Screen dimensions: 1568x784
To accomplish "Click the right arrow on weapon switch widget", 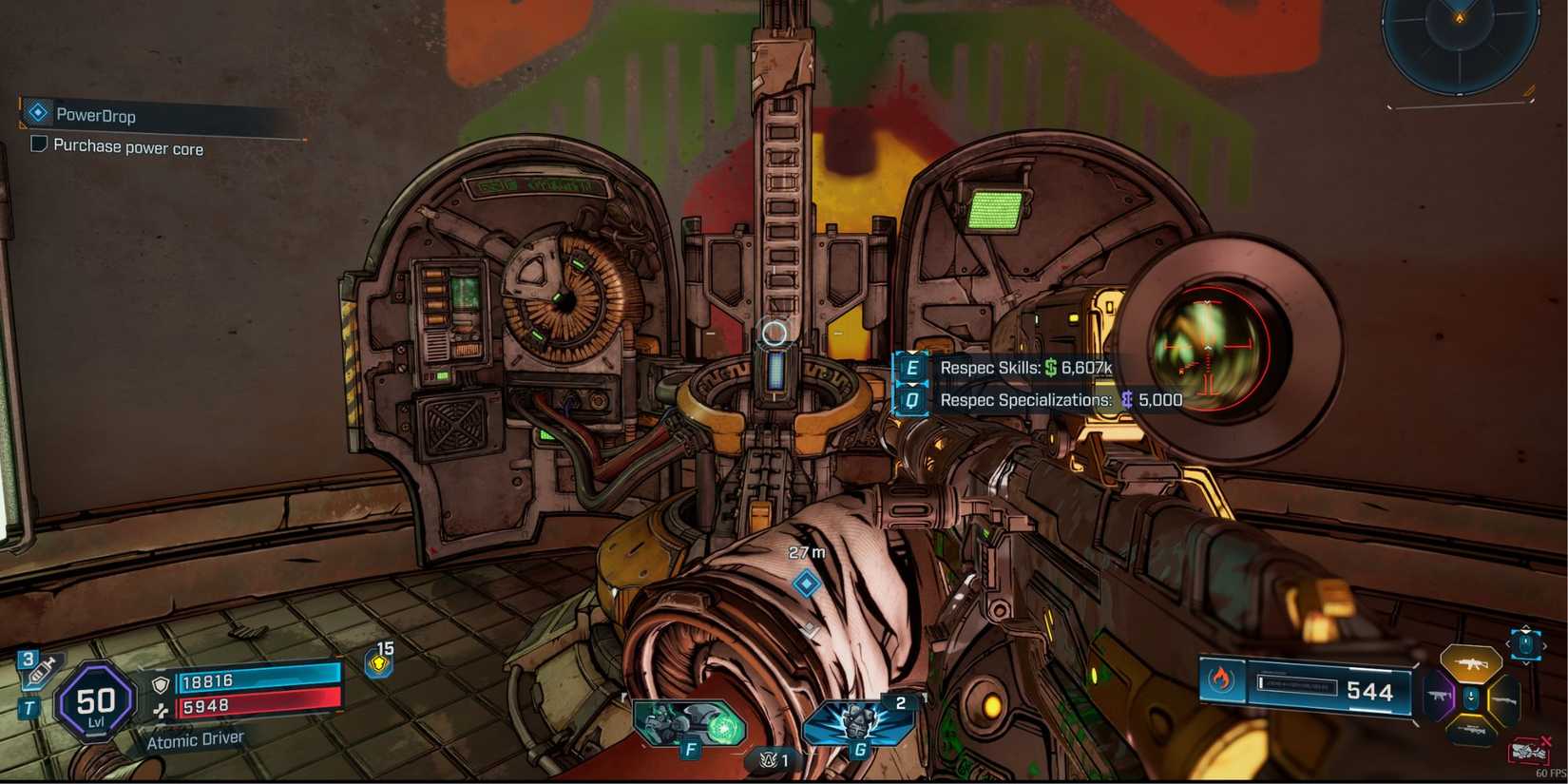I will point(1545,644).
